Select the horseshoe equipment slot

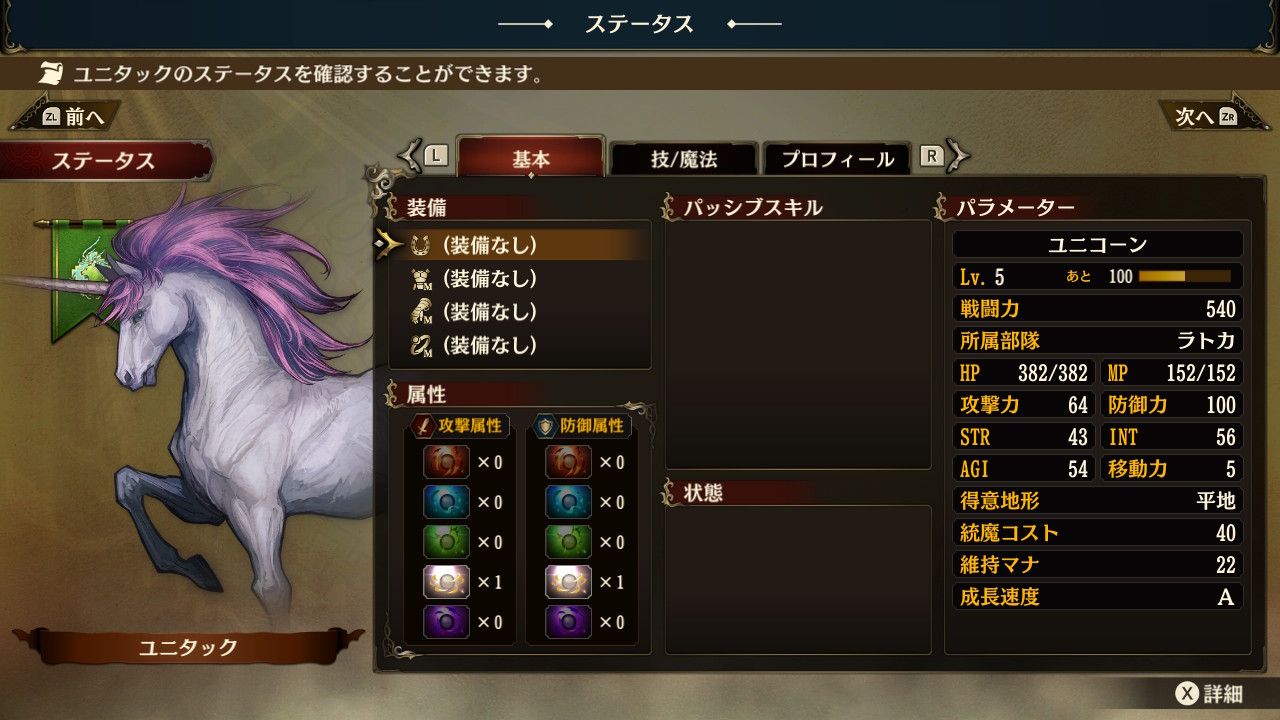point(490,245)
